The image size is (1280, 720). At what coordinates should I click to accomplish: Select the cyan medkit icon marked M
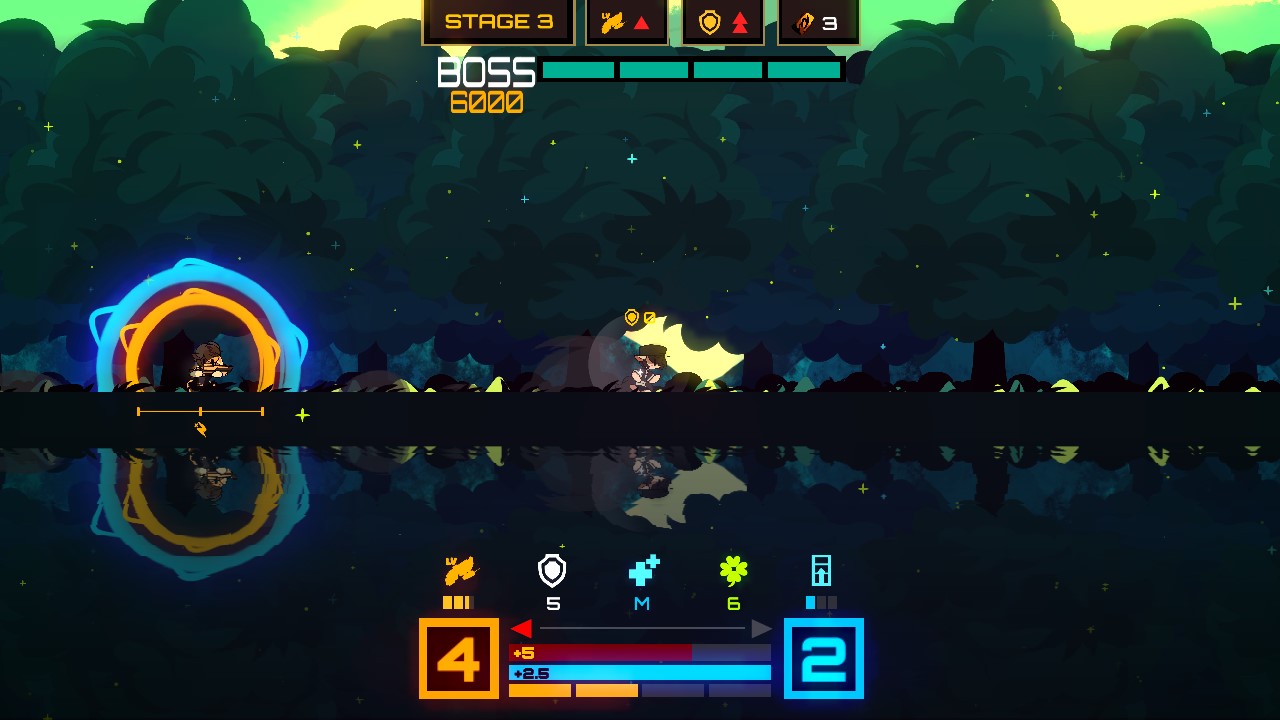pos(640,573)
